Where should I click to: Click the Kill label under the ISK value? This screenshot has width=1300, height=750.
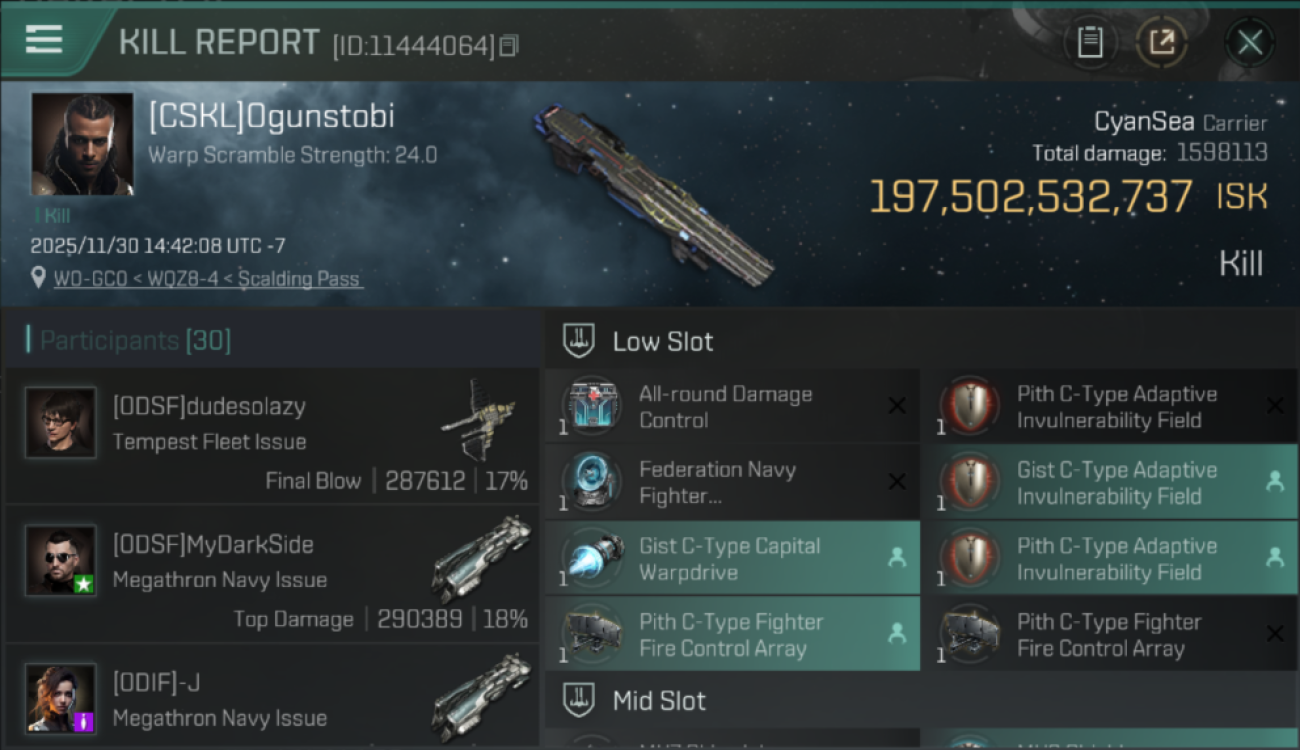tap(1242, 262)
